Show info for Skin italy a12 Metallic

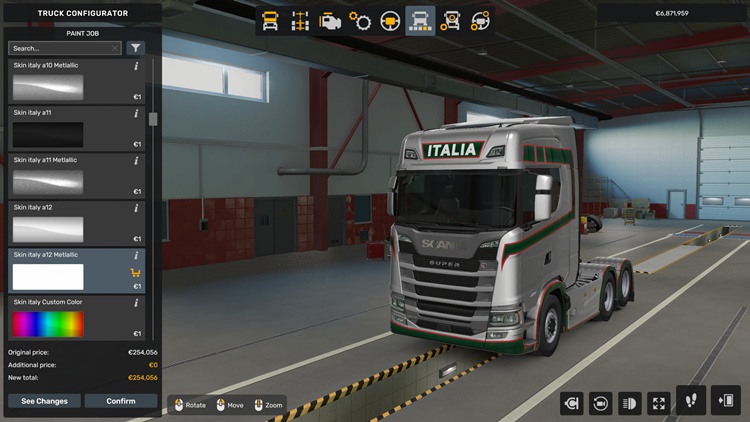point(136,255)
